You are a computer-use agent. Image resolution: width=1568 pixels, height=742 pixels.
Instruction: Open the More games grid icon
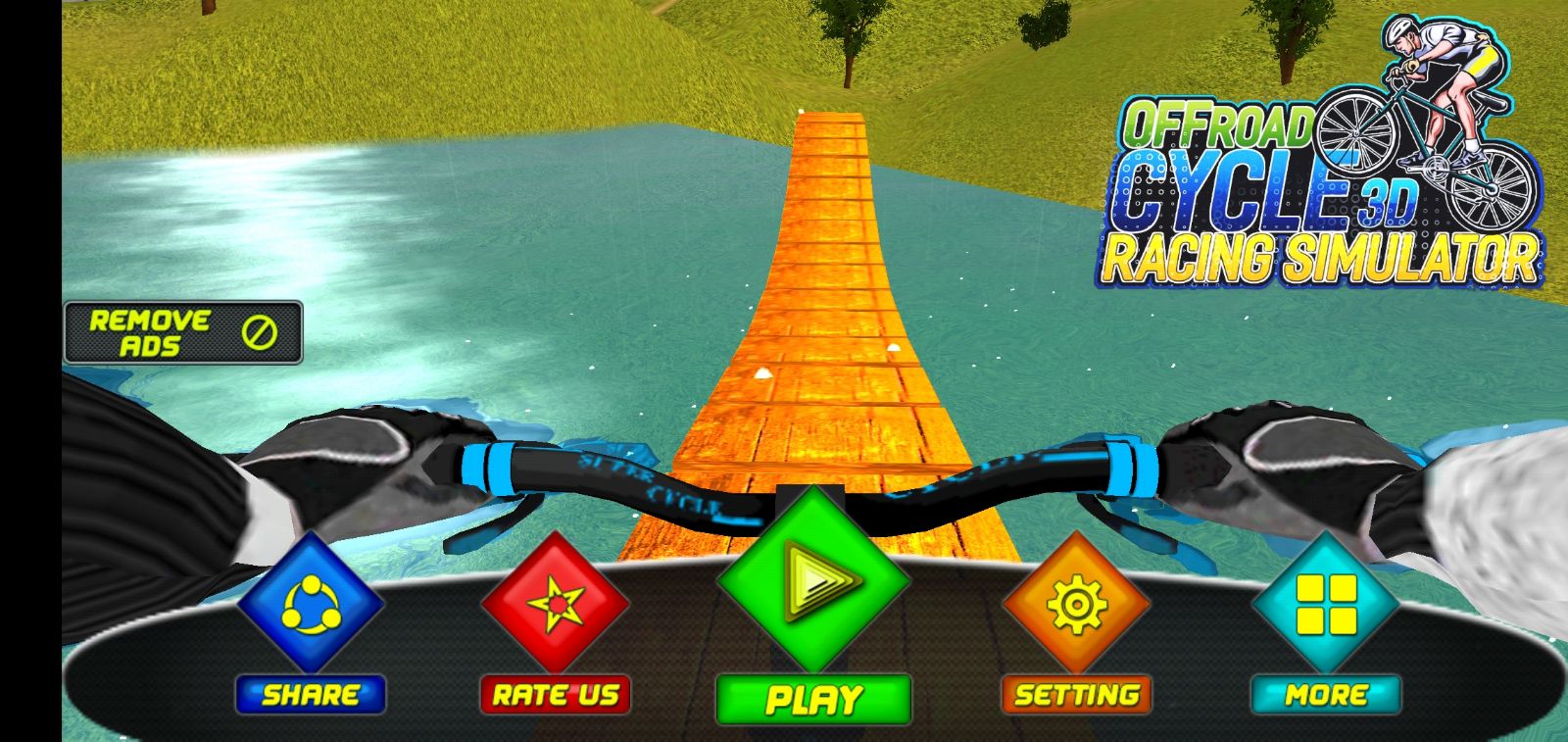1326,602
